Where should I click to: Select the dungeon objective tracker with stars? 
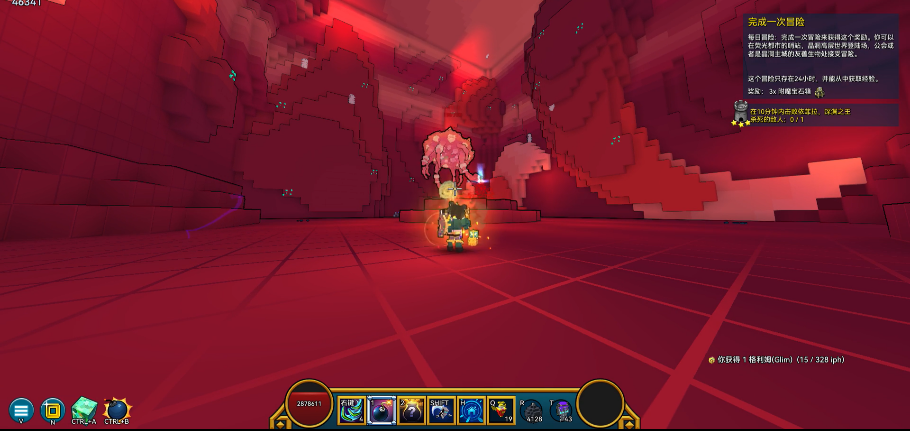[815, 115]
